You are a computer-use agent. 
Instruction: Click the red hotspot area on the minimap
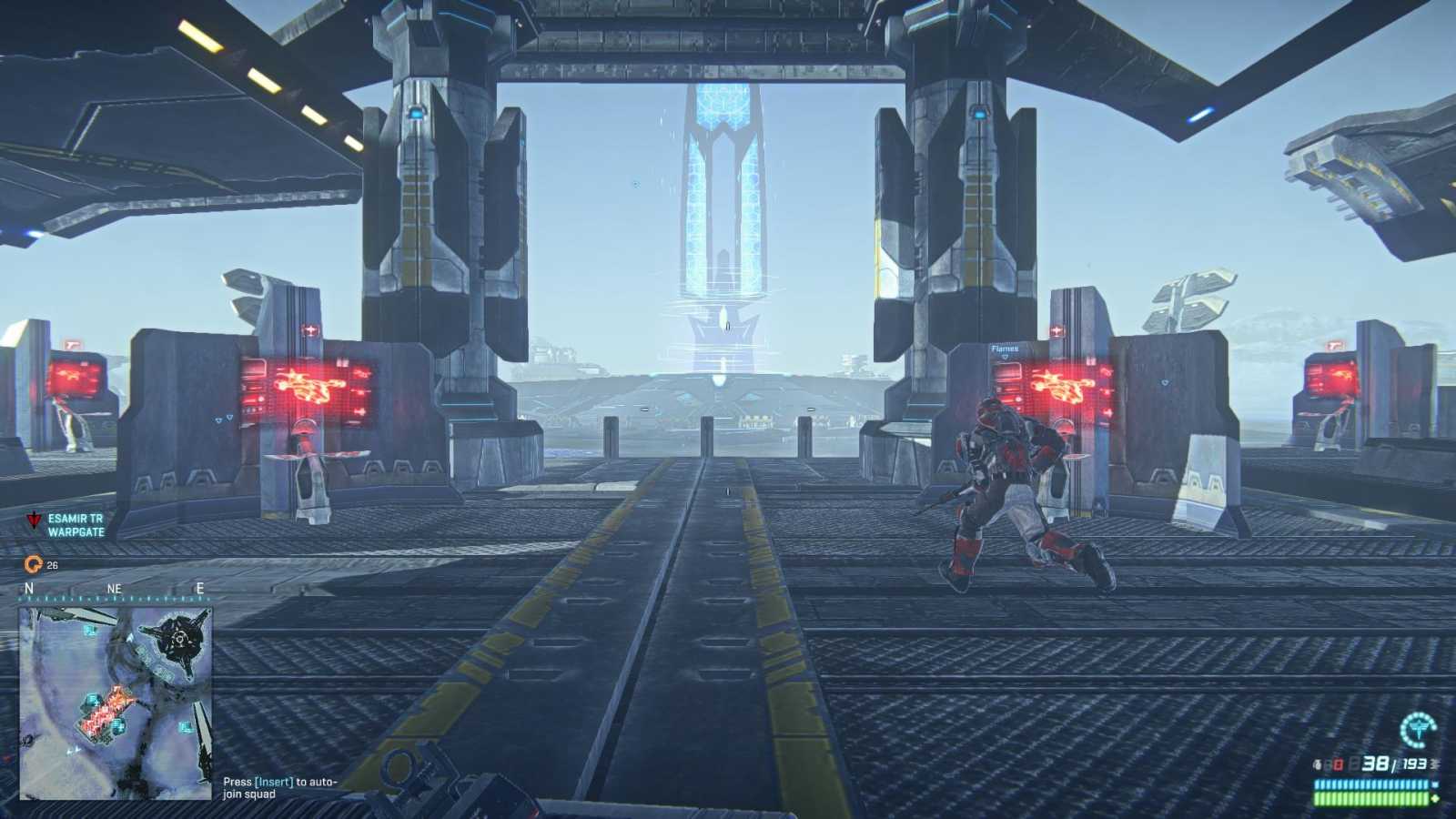point(107,712)
